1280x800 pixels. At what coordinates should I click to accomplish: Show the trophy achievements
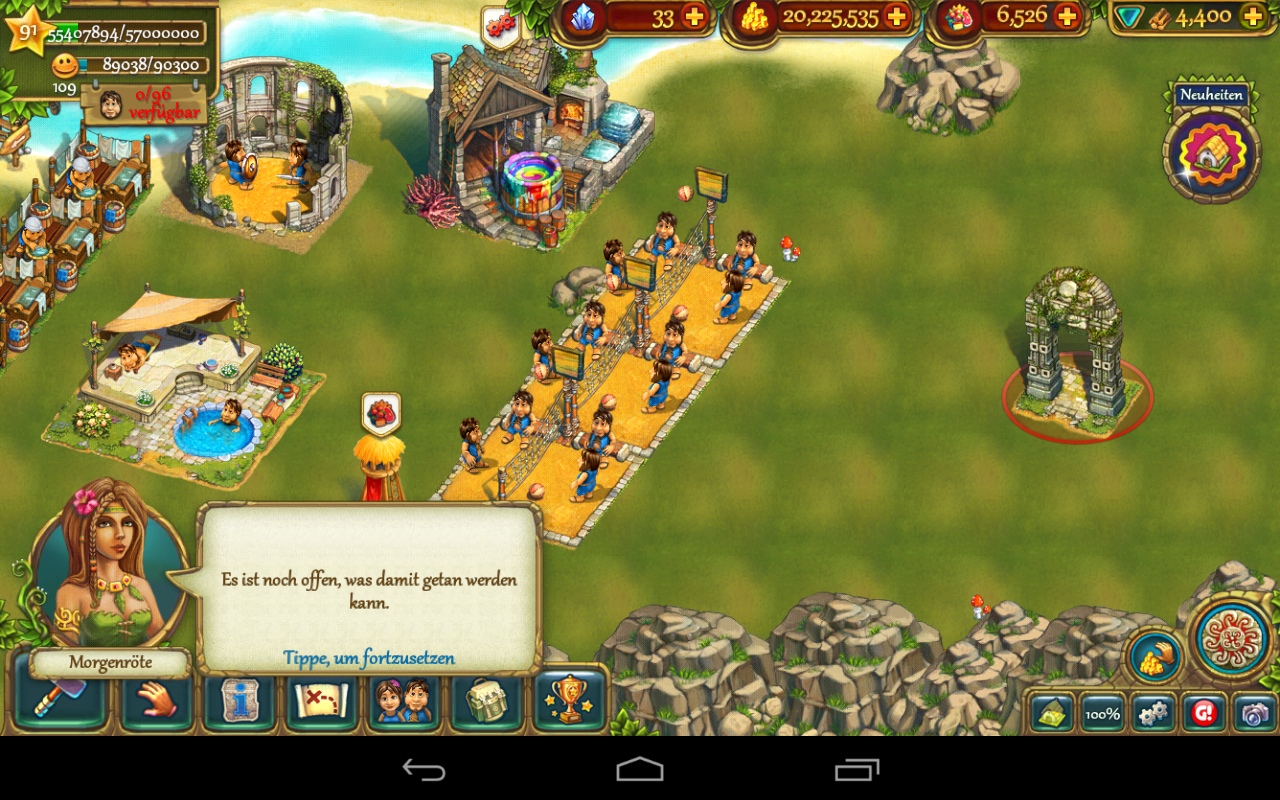[570, 700]
